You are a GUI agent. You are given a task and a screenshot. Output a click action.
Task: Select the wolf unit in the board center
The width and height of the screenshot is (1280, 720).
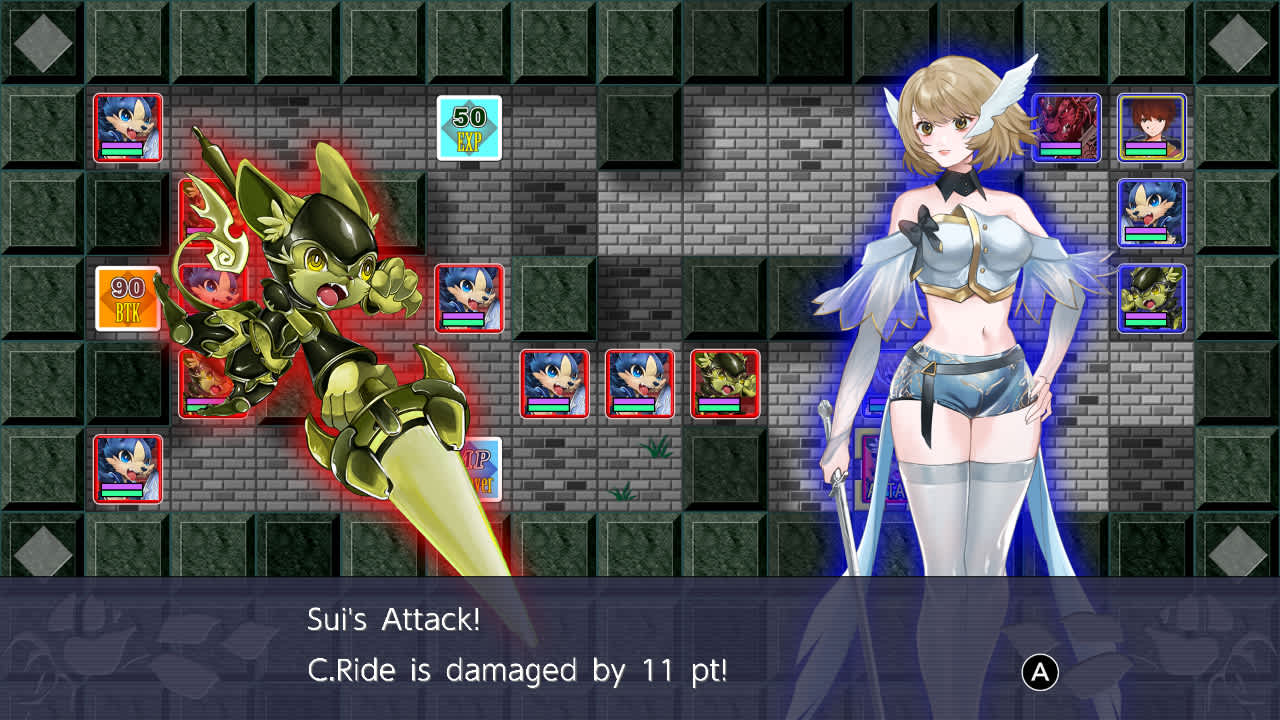[470, 300]
